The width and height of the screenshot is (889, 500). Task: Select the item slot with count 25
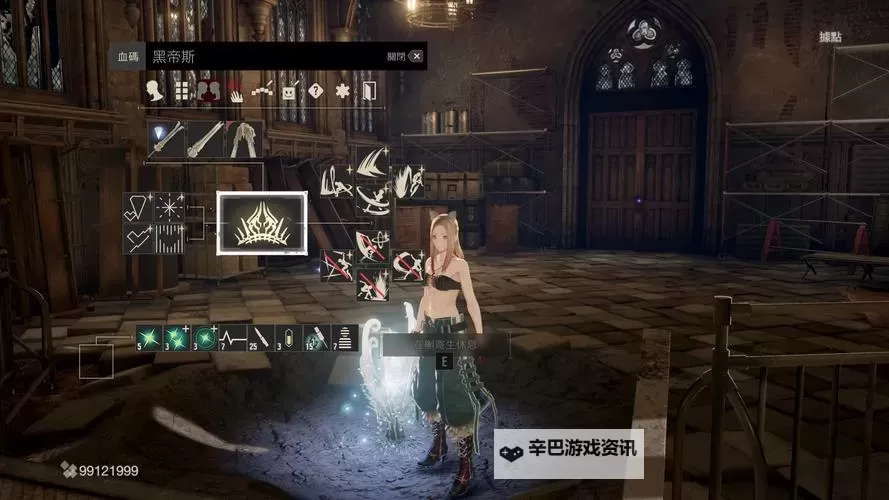260,337
